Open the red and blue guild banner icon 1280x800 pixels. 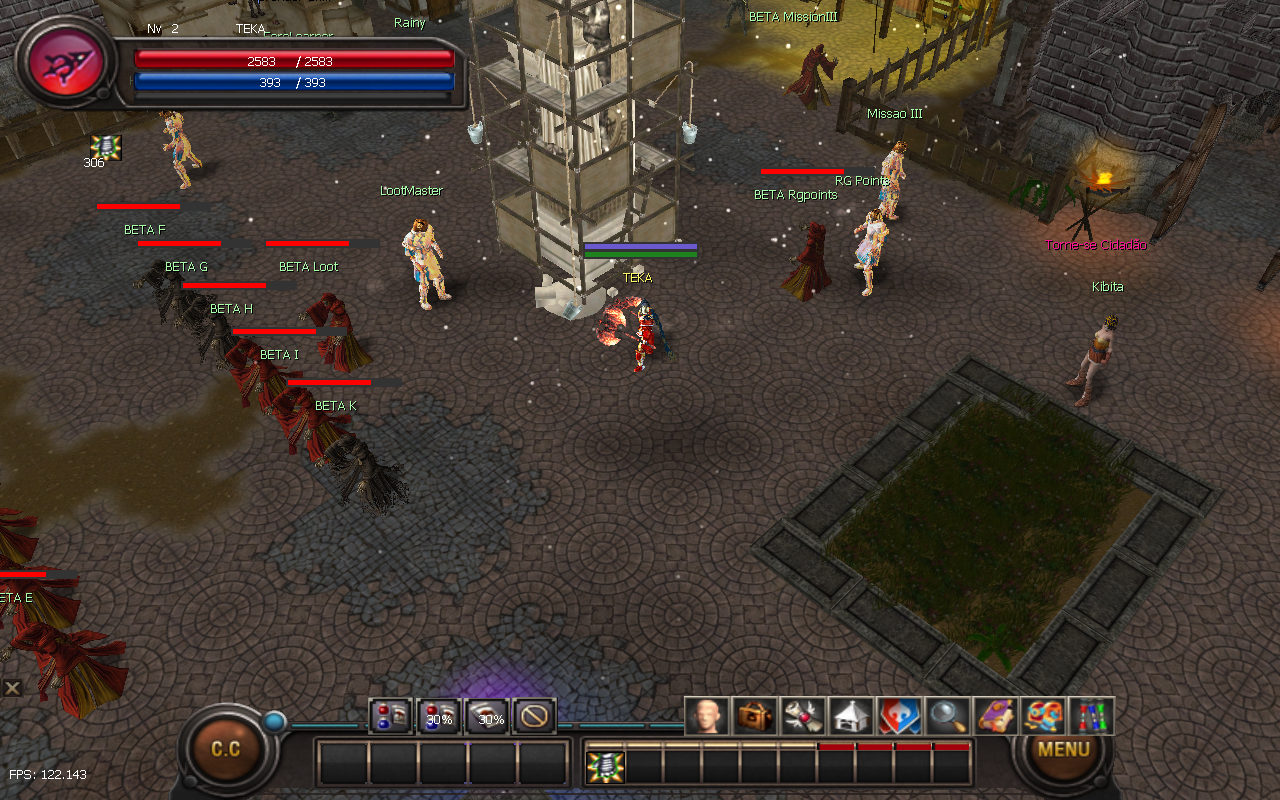[898, 716]
